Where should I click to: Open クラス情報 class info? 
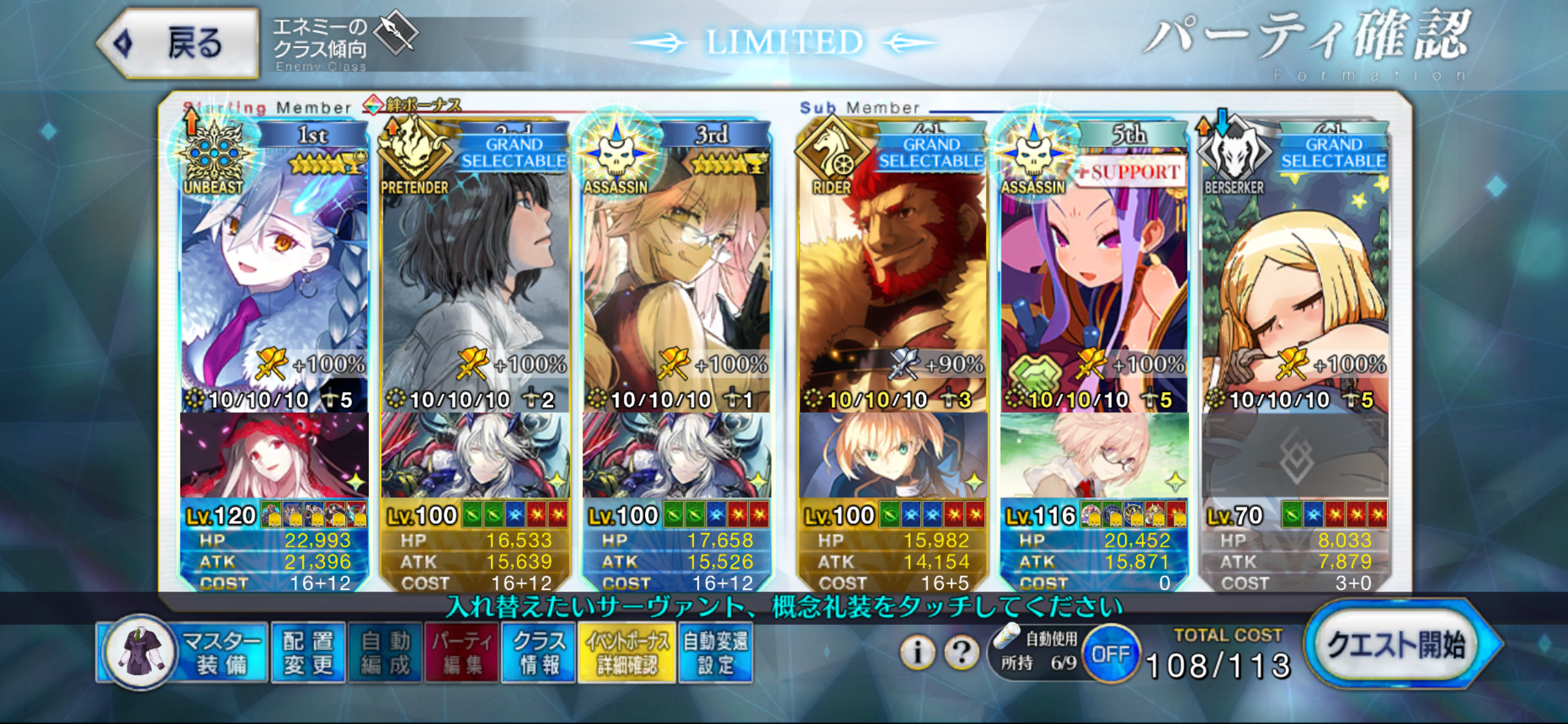tap(539, 653)
